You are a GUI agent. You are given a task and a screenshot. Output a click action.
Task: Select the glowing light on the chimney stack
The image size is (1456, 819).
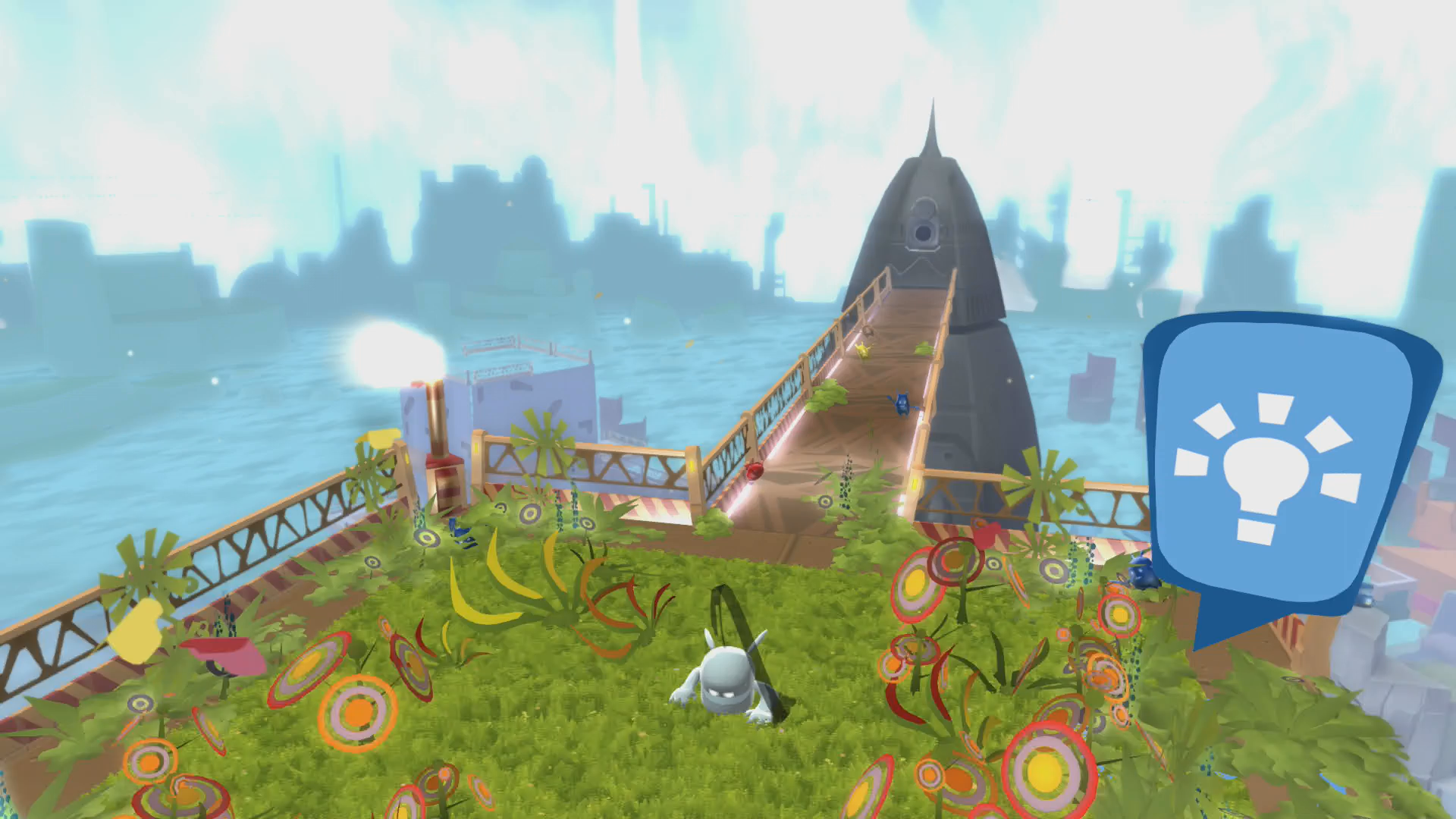(396, 354)
